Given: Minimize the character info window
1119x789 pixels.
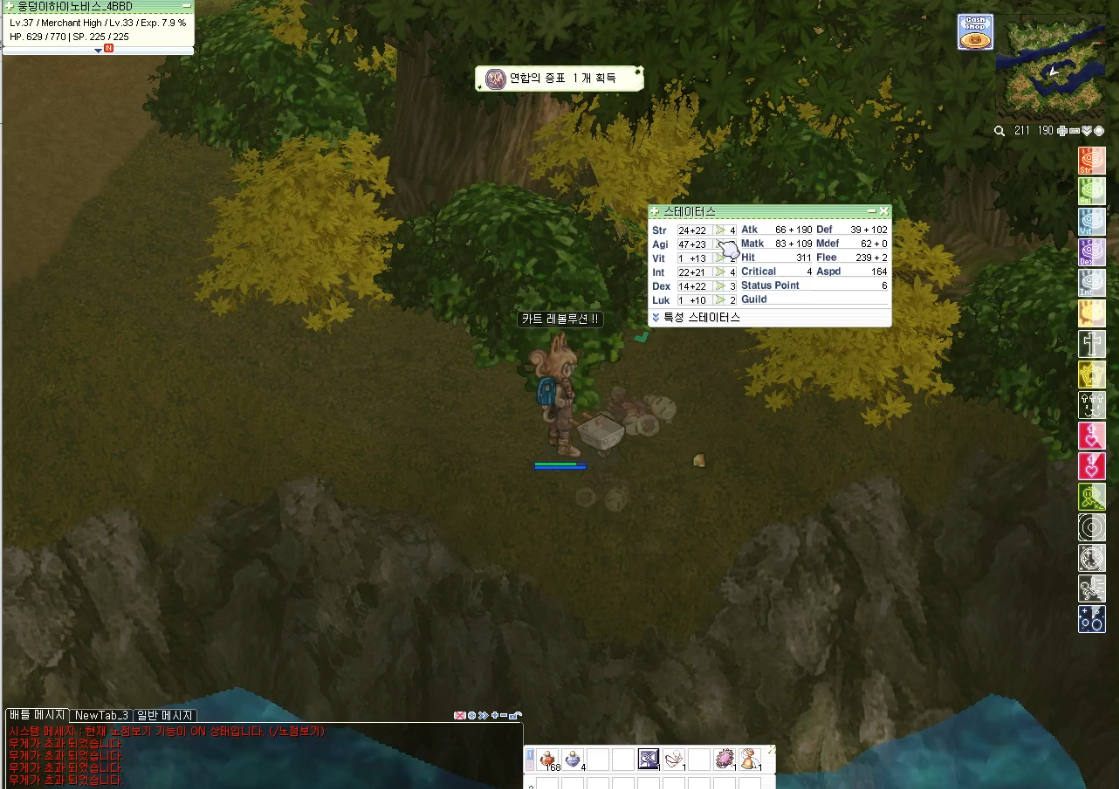Looking at the screenshot, I should (x=186, y=6).
